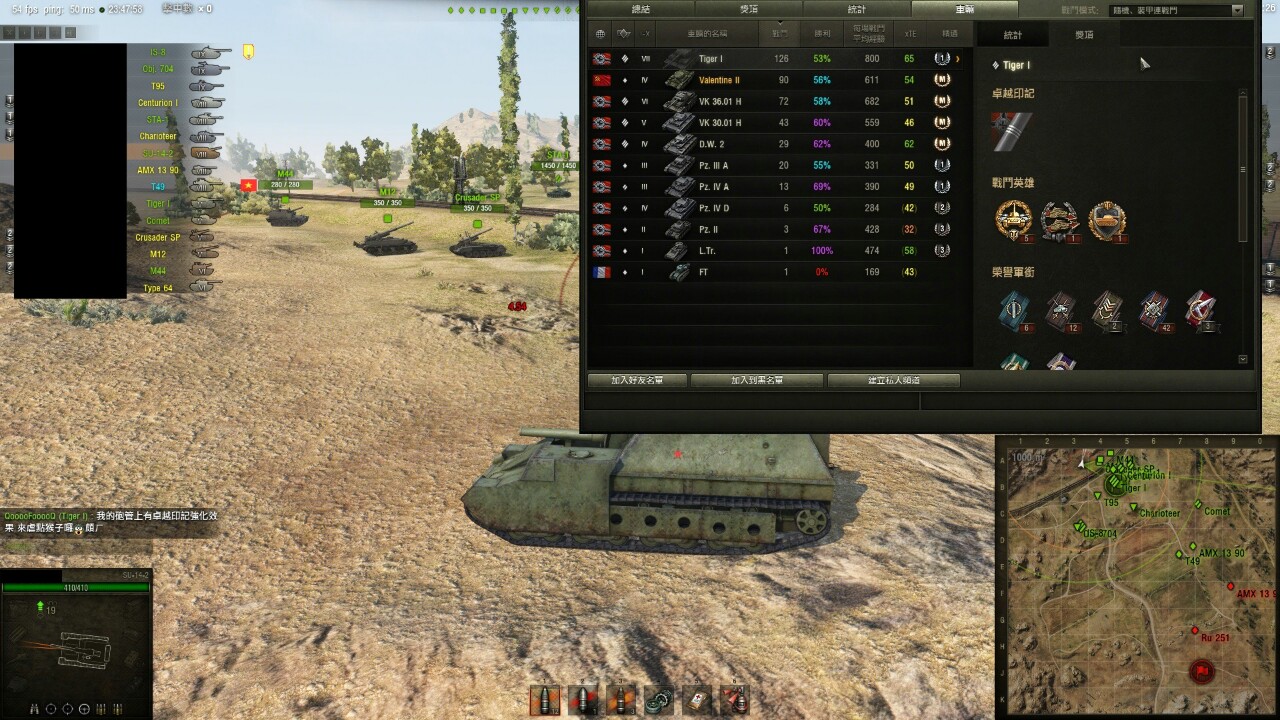Use the first aid kit consumable
Image resolution: width=1280 pixels, height=720 pixels.
(x=697, y=699)
